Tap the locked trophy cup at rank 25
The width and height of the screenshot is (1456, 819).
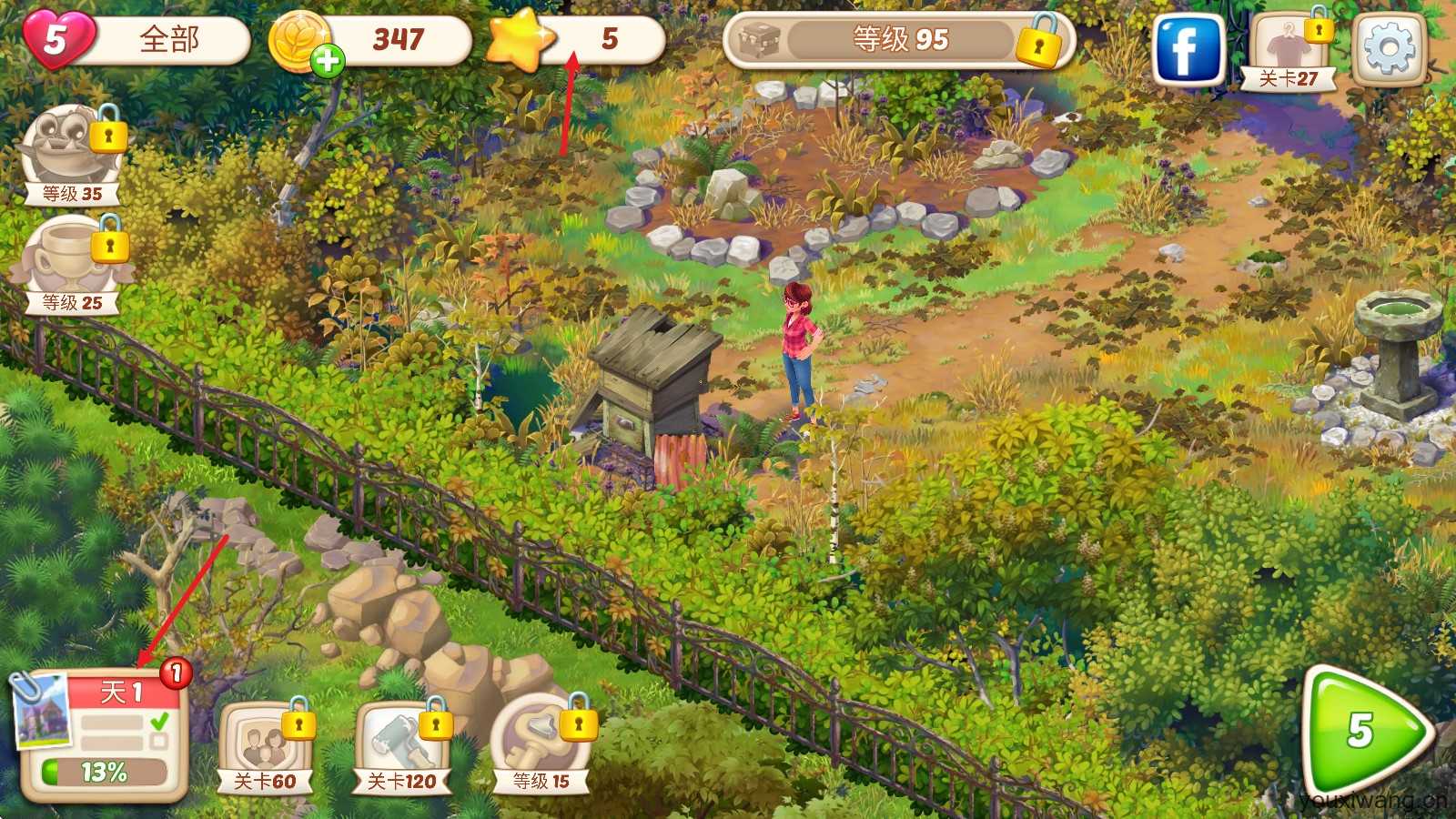[x=72, y=262]
